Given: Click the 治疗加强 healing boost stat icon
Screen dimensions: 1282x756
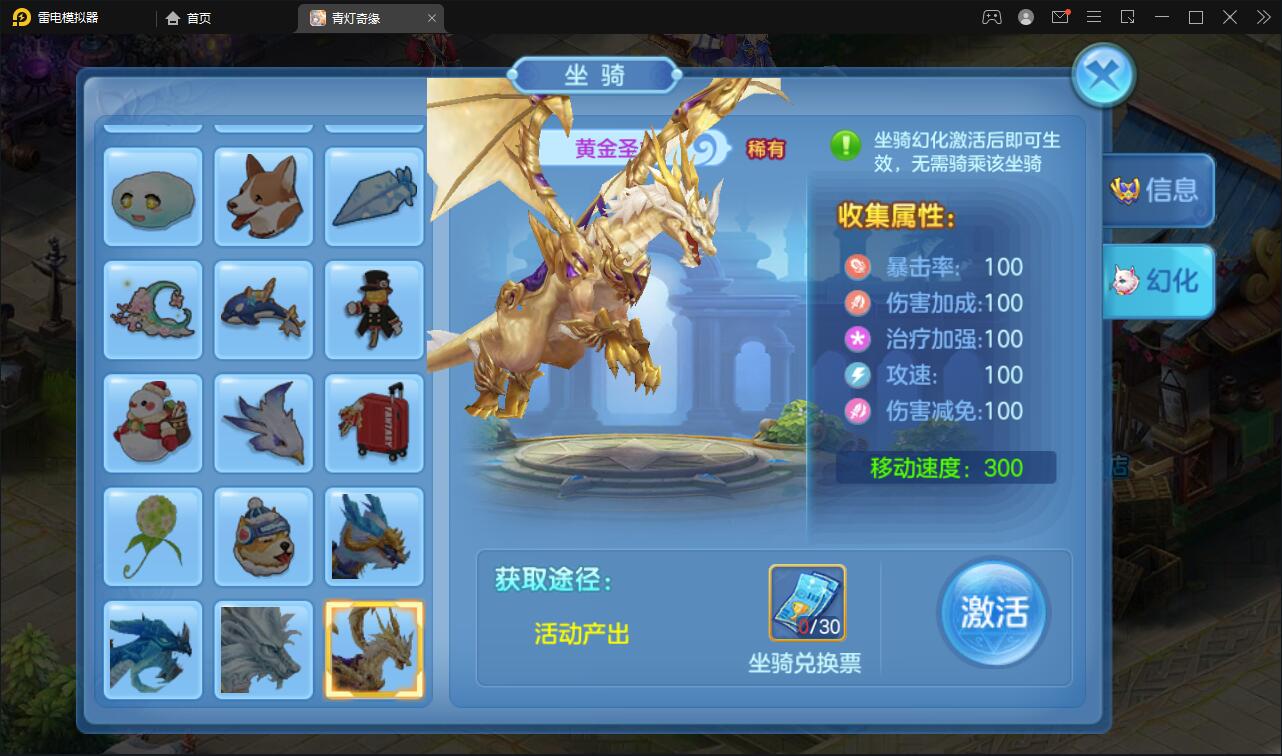Looking at the screenshot, I should click(857, 339).
